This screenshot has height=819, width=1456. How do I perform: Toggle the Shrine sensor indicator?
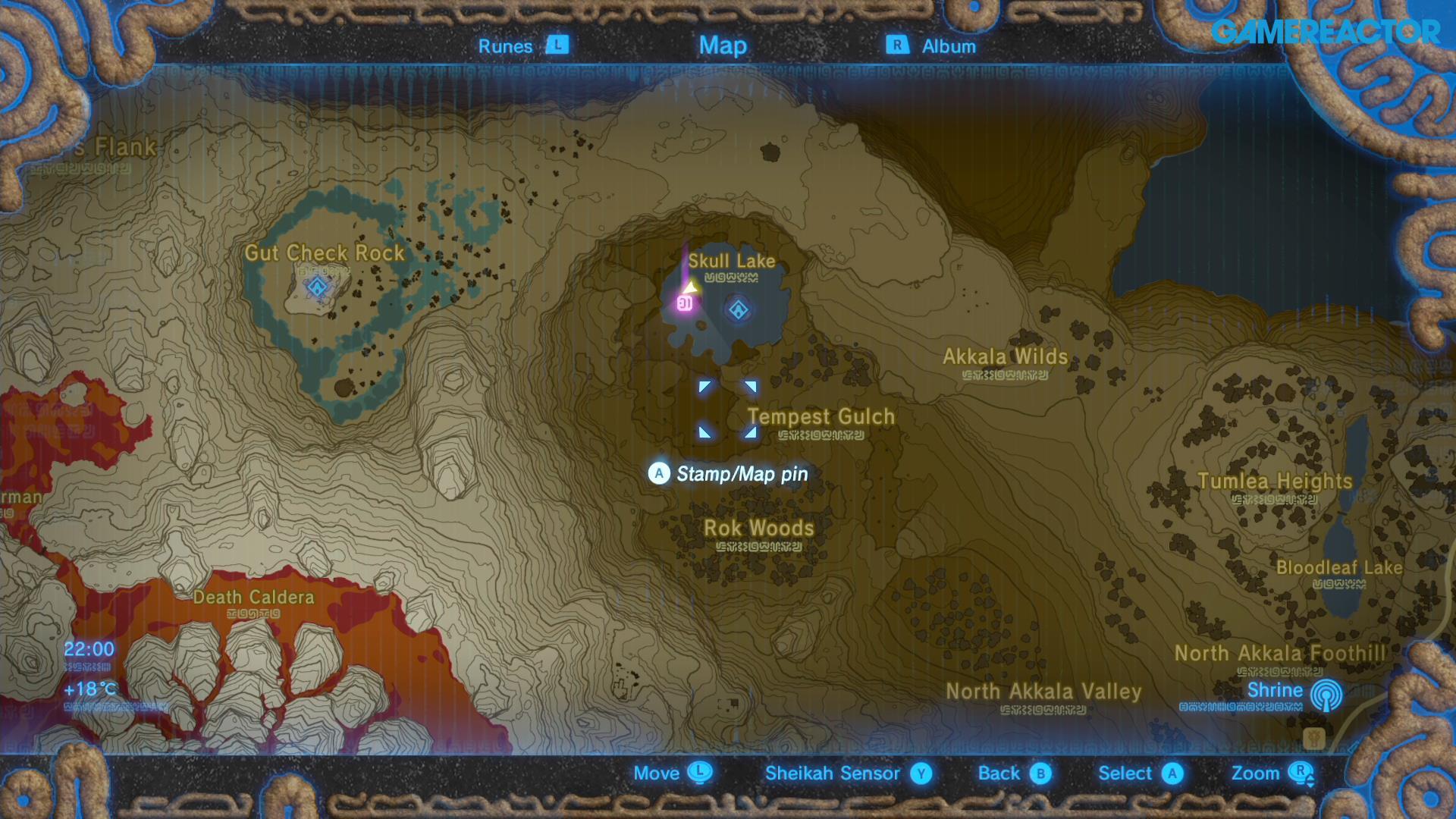point(1325,695)
